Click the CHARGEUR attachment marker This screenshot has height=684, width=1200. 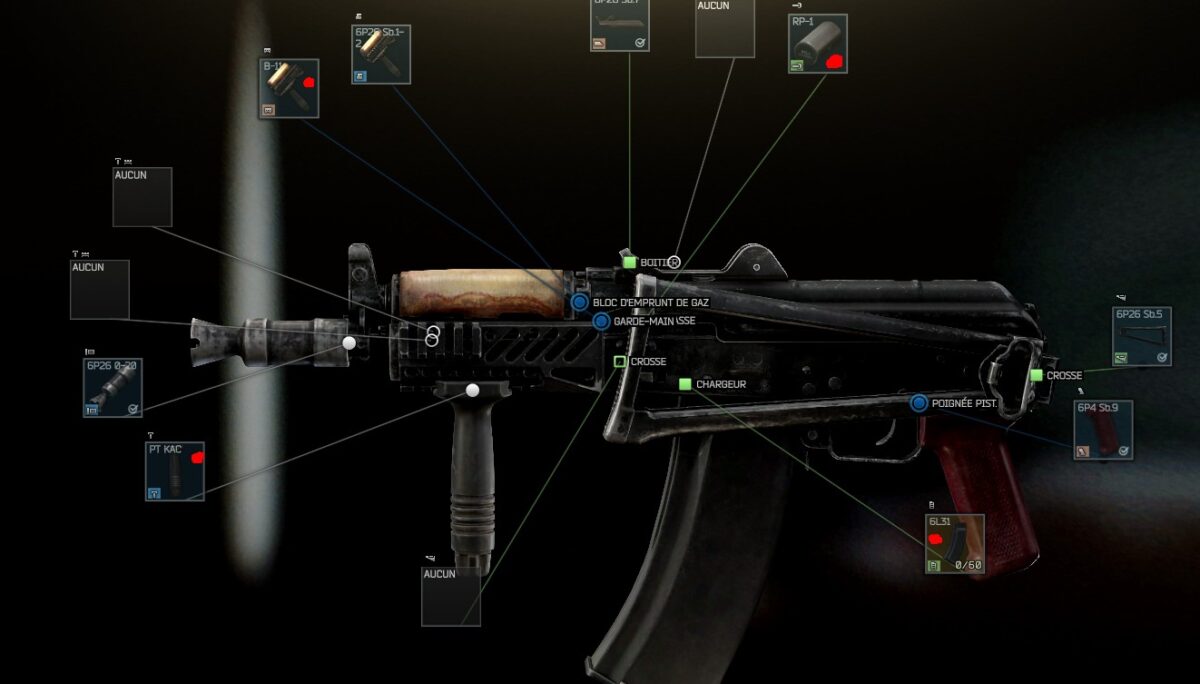[x=685, y=384]
